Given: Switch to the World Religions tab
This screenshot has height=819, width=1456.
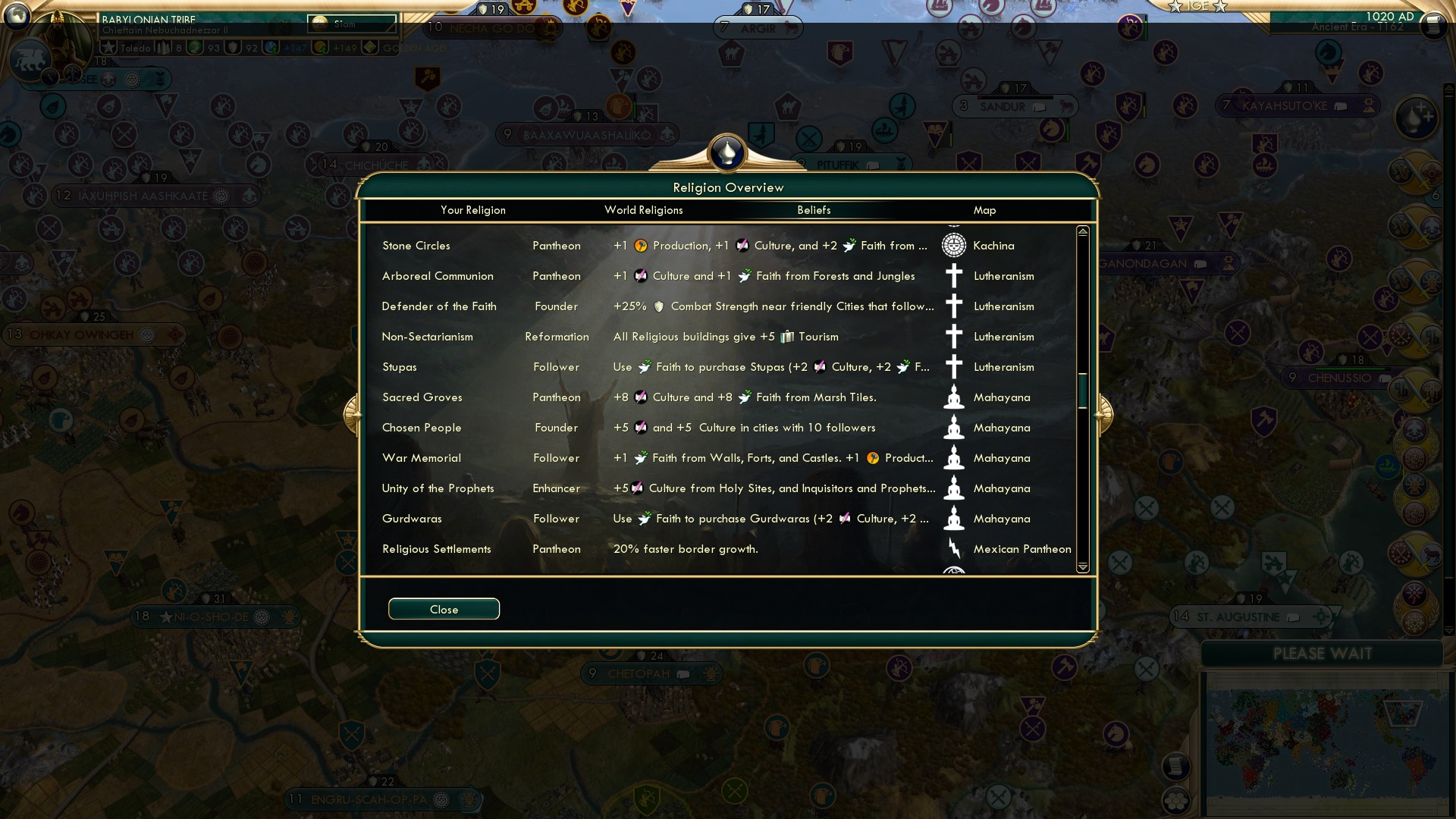Looking at the screenshot, I should 643,210.
